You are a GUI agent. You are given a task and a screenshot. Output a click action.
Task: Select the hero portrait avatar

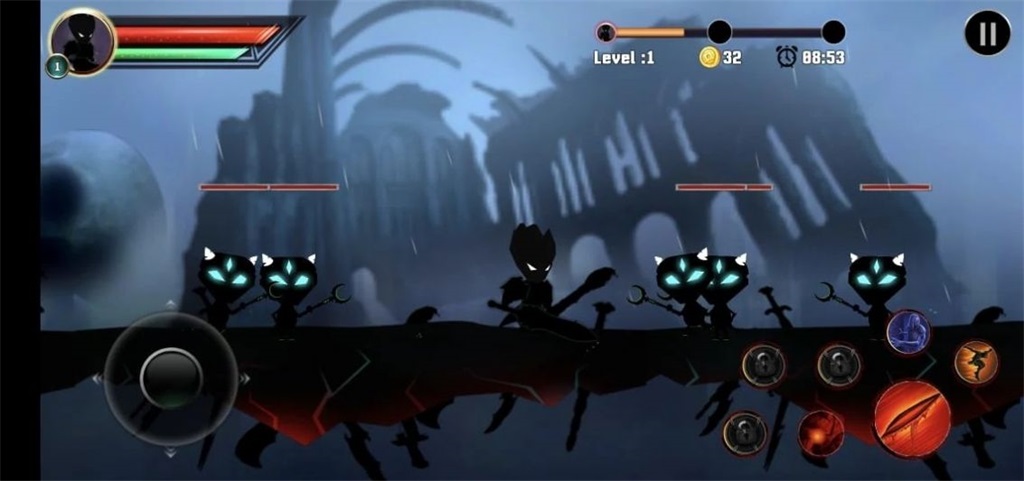(82, 40)
